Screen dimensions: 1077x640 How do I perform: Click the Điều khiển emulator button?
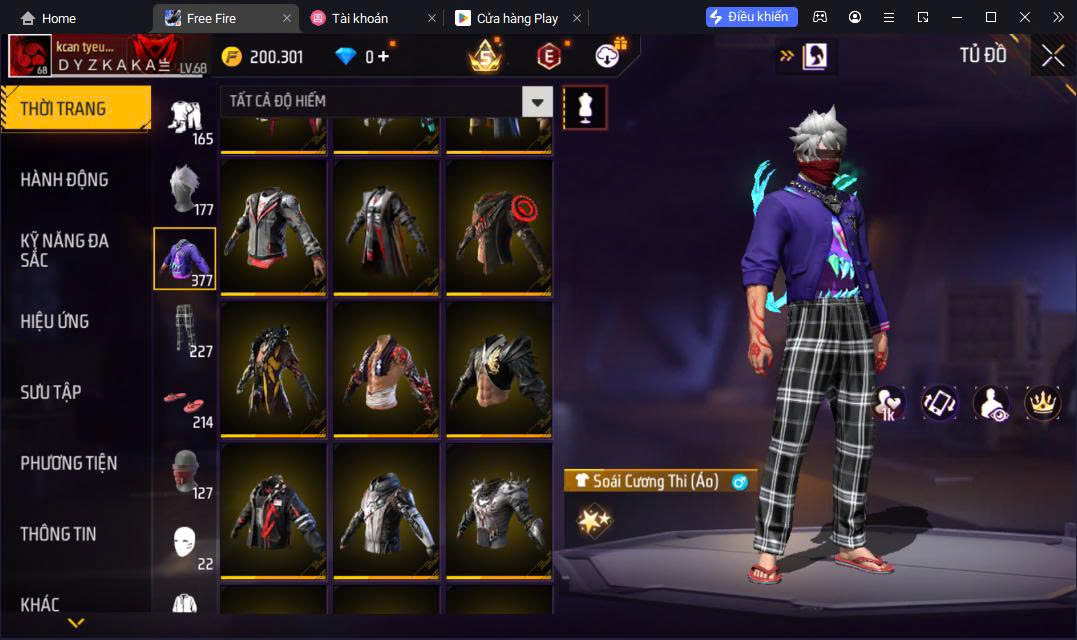tap(751, 17)
